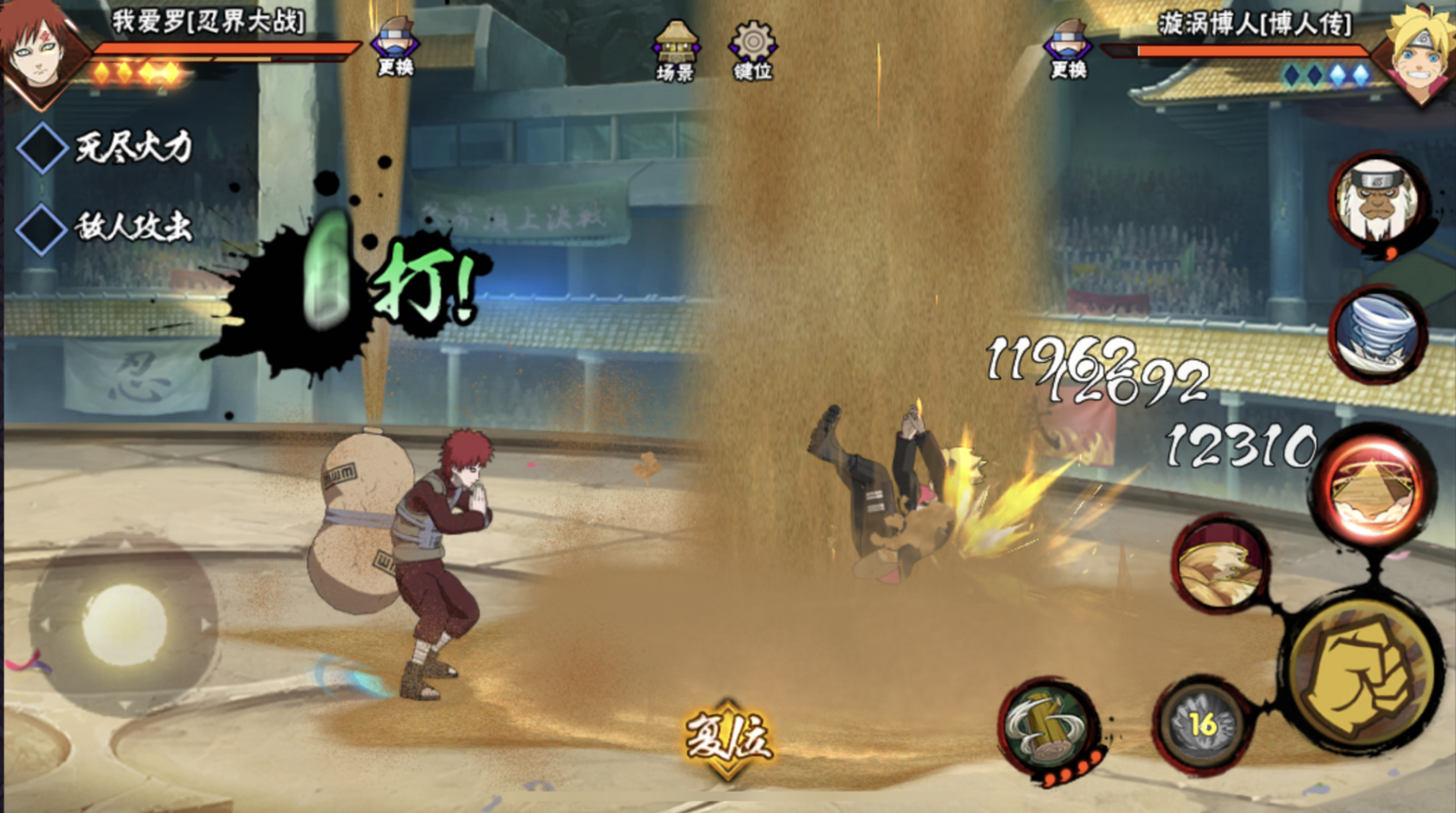Tap the virtual joystick knob
Viewport: 1456px width, 813px height.
[x=124, y=626]
